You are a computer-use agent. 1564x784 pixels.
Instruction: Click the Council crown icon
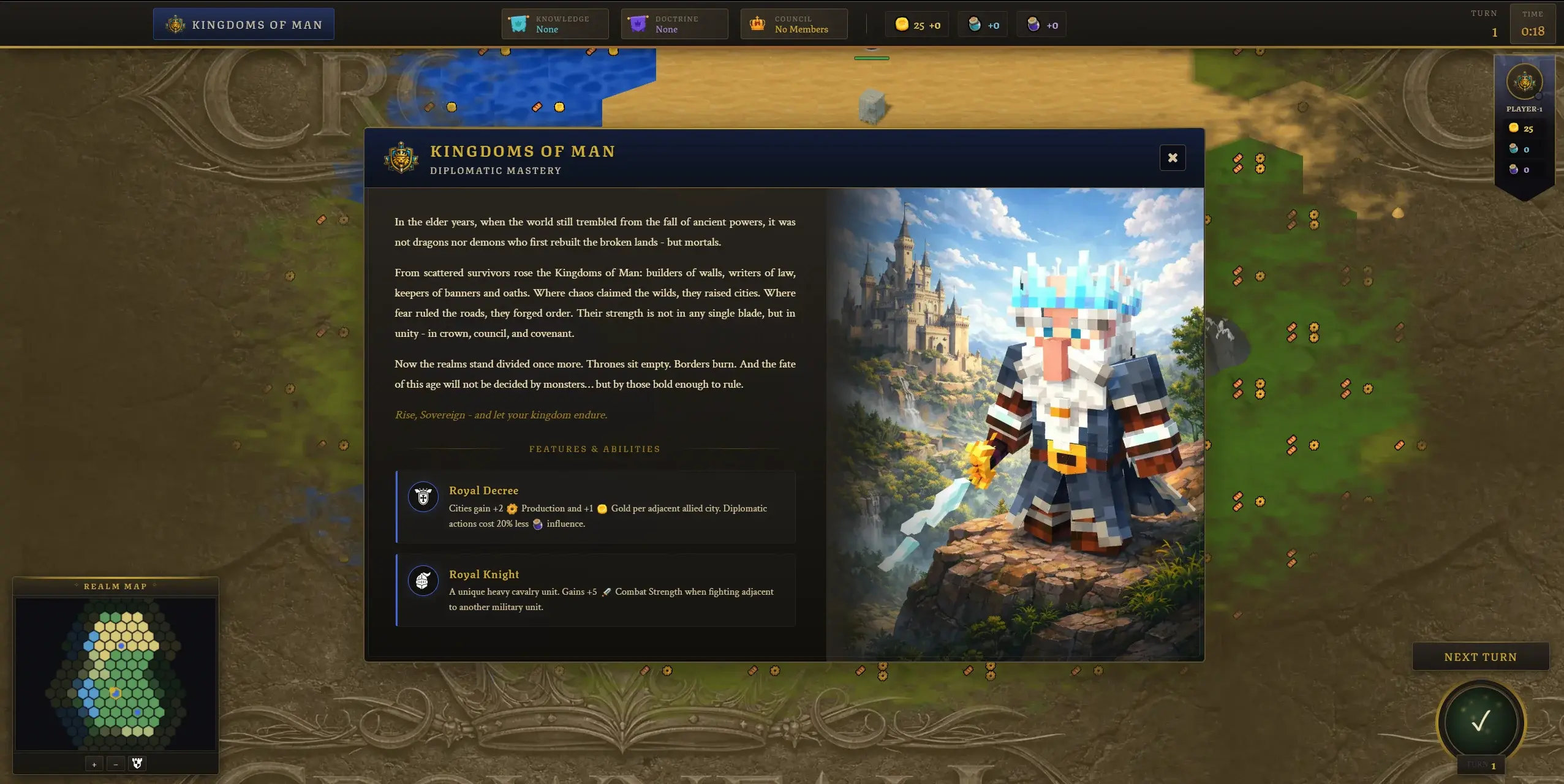757,23
